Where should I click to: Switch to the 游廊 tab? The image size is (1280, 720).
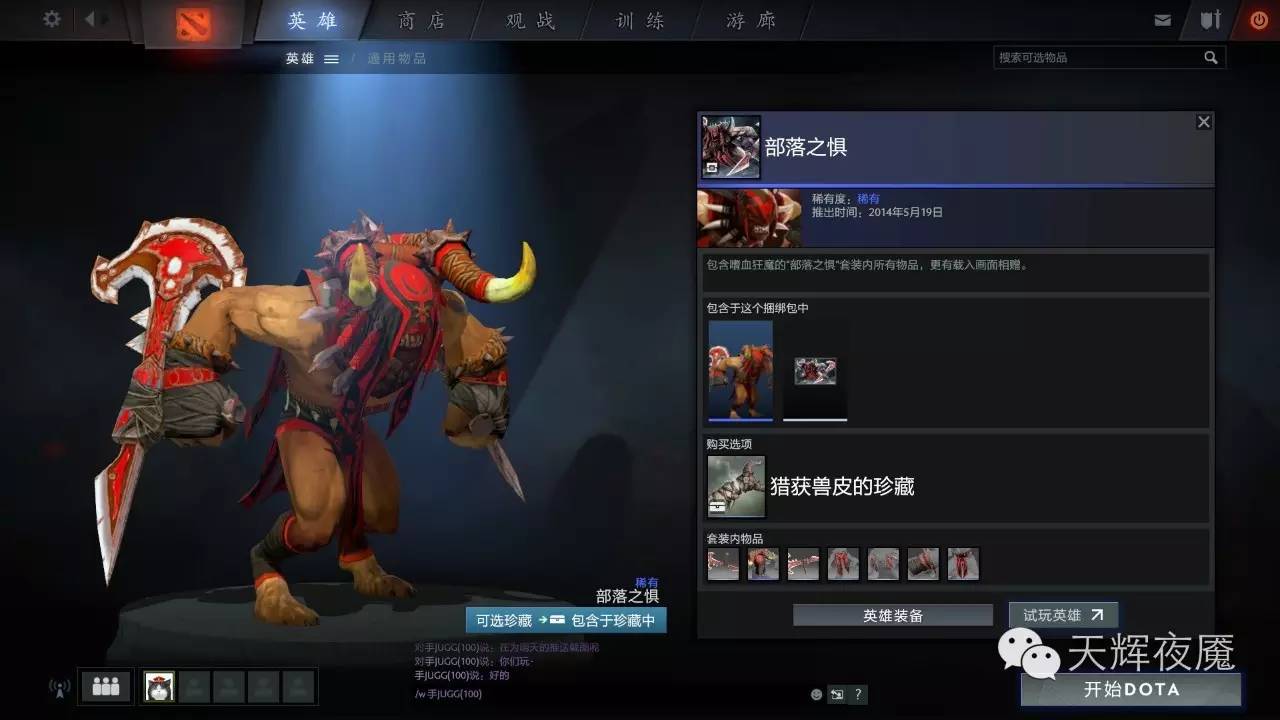point(748,19)
